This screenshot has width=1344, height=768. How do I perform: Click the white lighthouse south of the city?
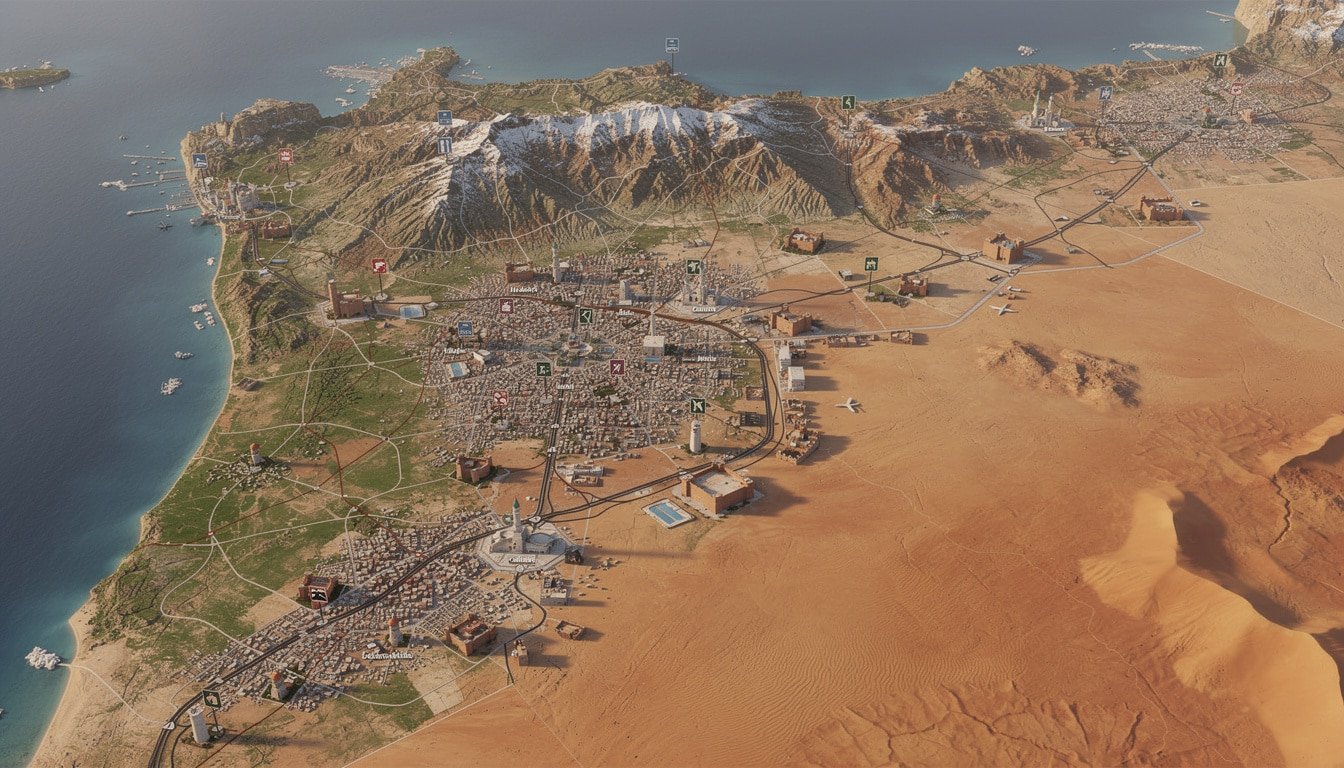point(695,437)
